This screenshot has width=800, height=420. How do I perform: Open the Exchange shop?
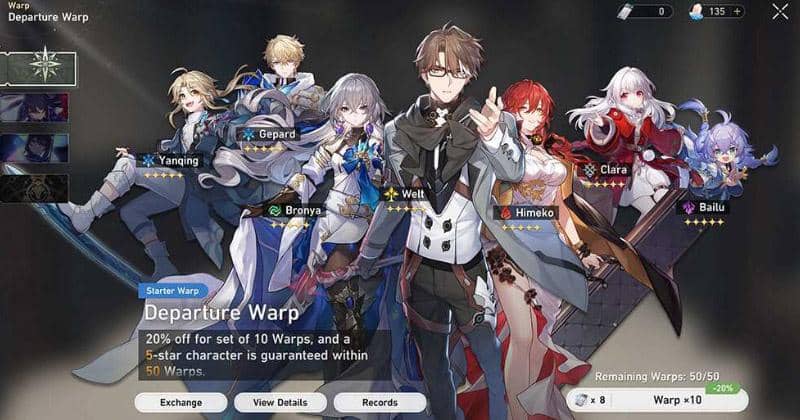[181, 402]
